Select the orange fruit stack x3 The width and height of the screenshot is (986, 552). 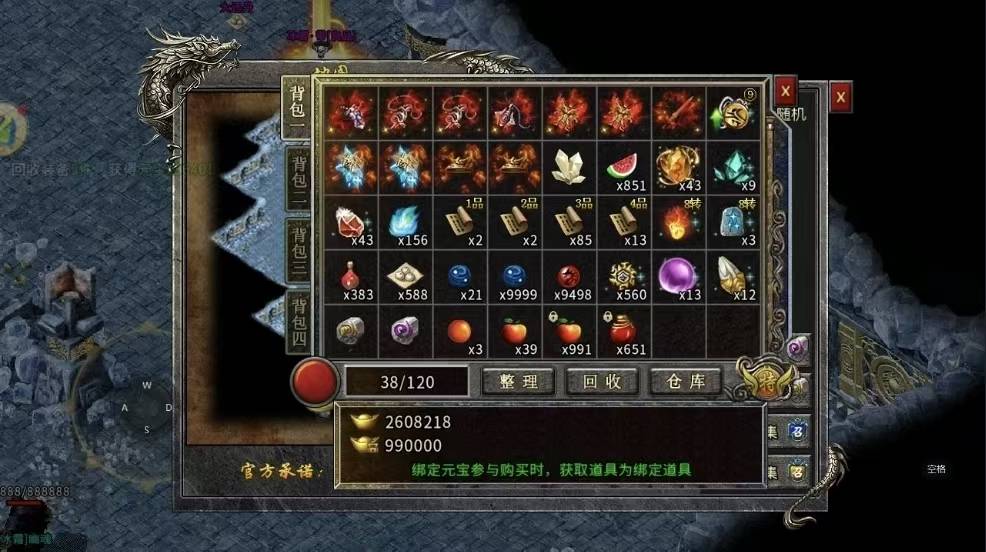(x=461, y=331)
